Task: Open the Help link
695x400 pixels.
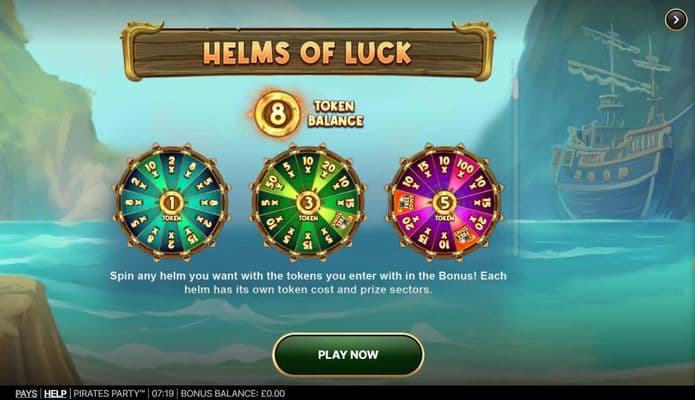Action: point(55,394)
